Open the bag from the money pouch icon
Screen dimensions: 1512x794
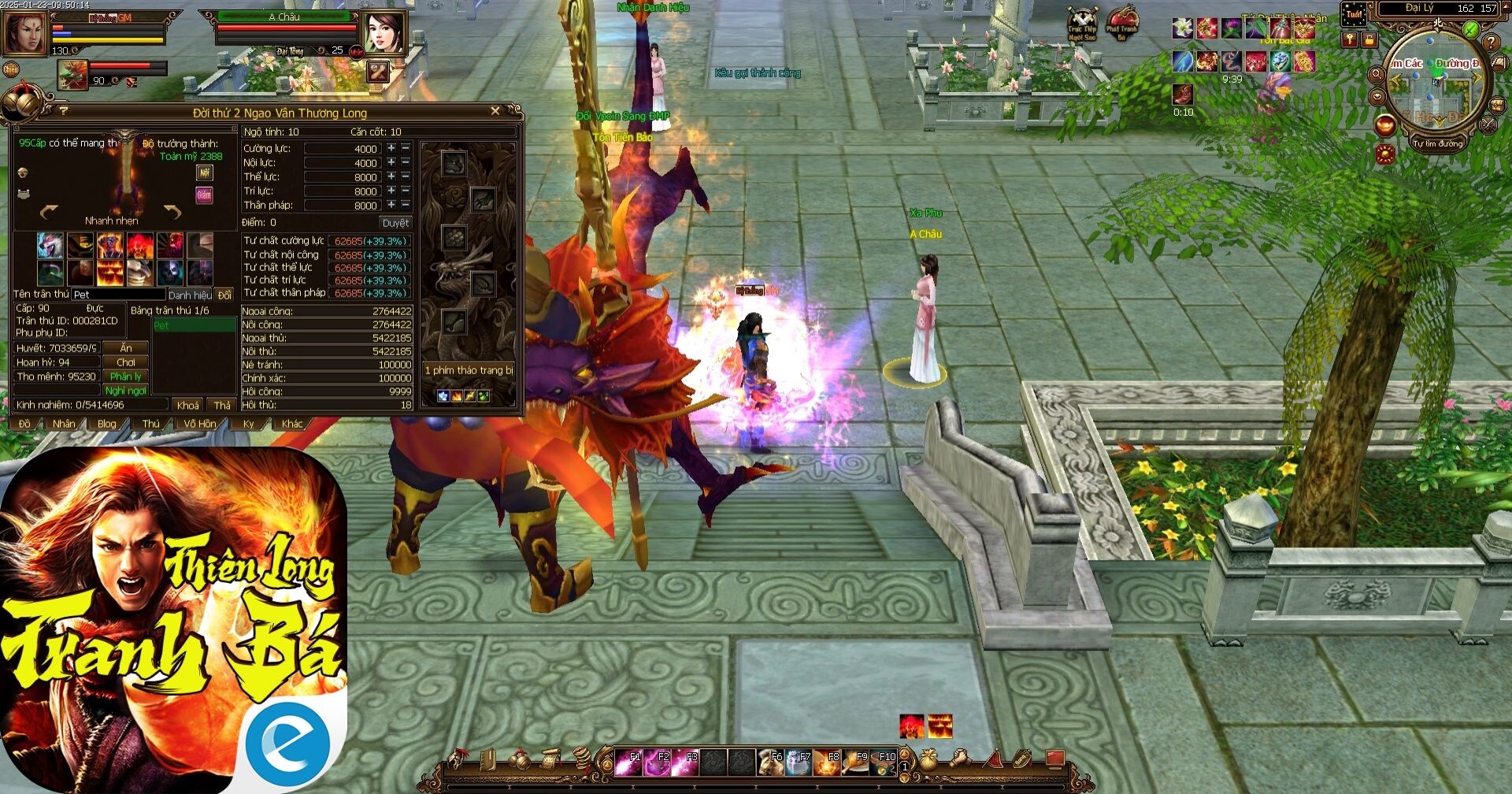[x=929, y=759]
